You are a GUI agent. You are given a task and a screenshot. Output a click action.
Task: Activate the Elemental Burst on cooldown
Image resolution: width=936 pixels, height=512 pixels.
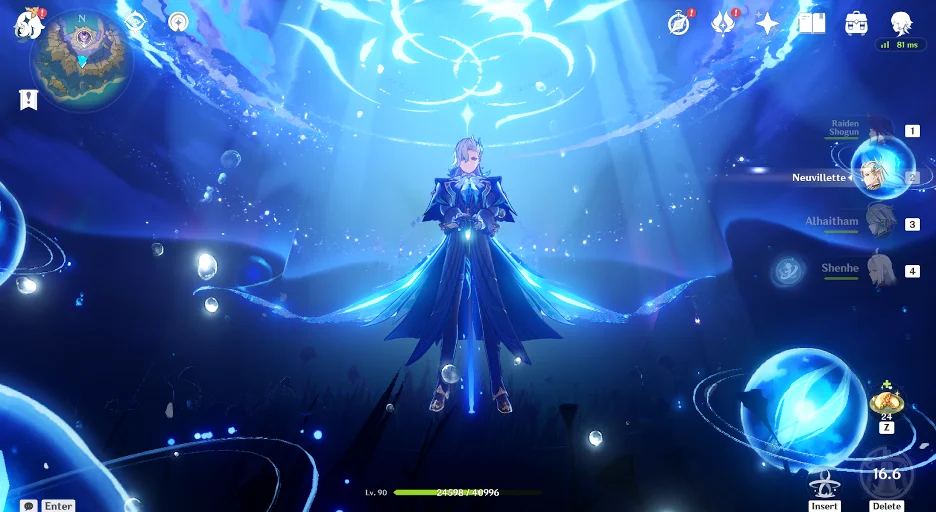(886, 475)
